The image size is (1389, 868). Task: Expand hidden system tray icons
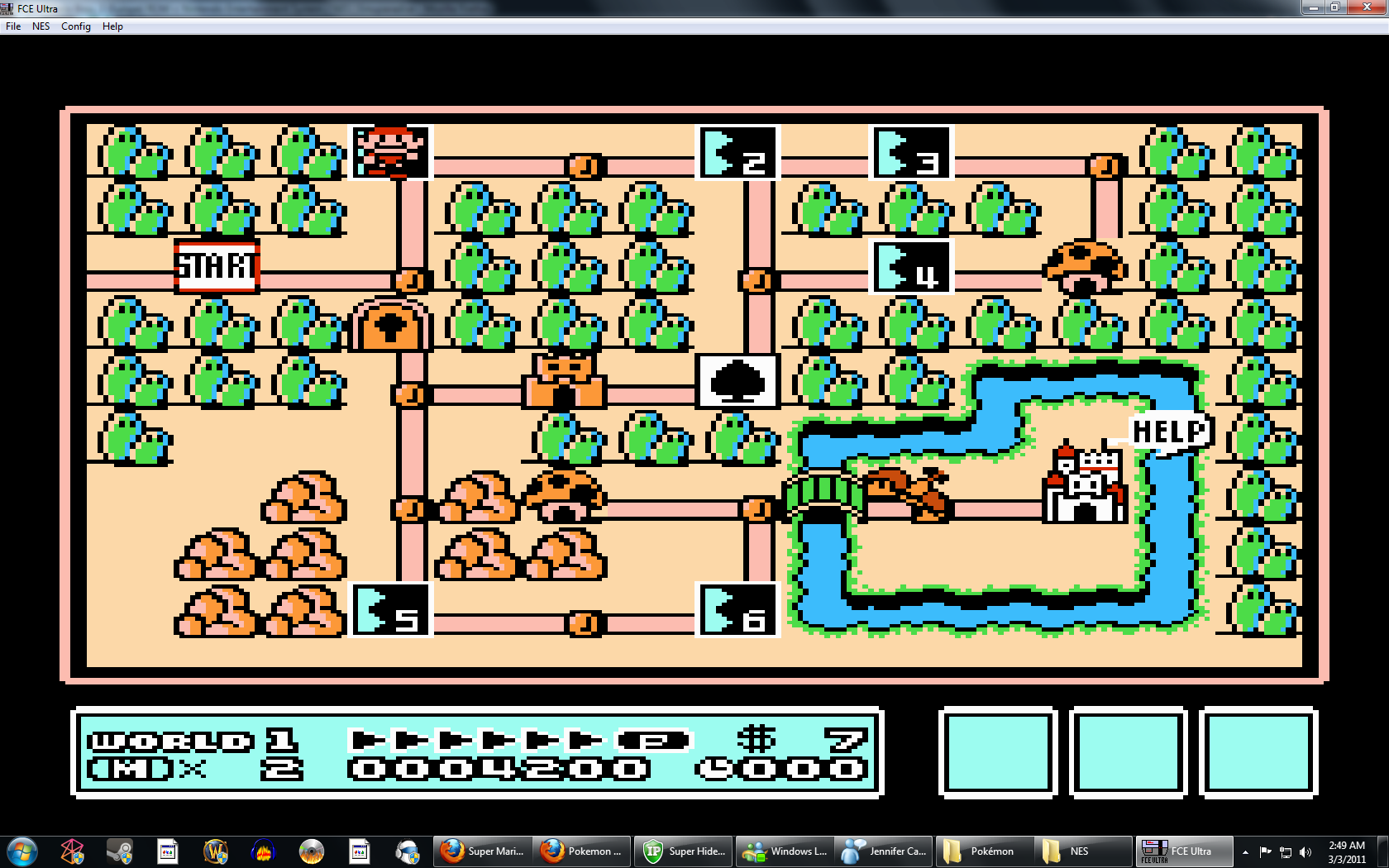(1245, 851)
